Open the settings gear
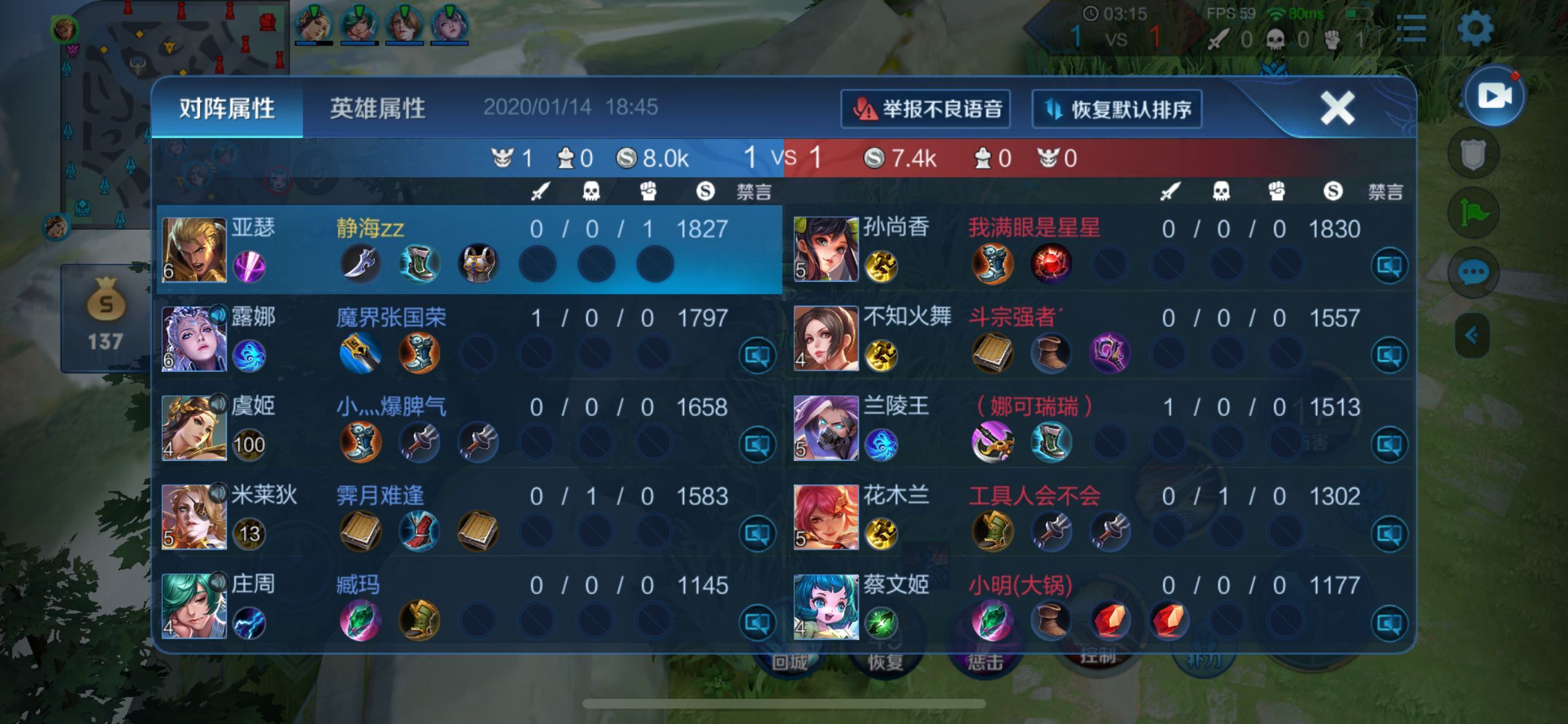 (x=1474, y=28)
